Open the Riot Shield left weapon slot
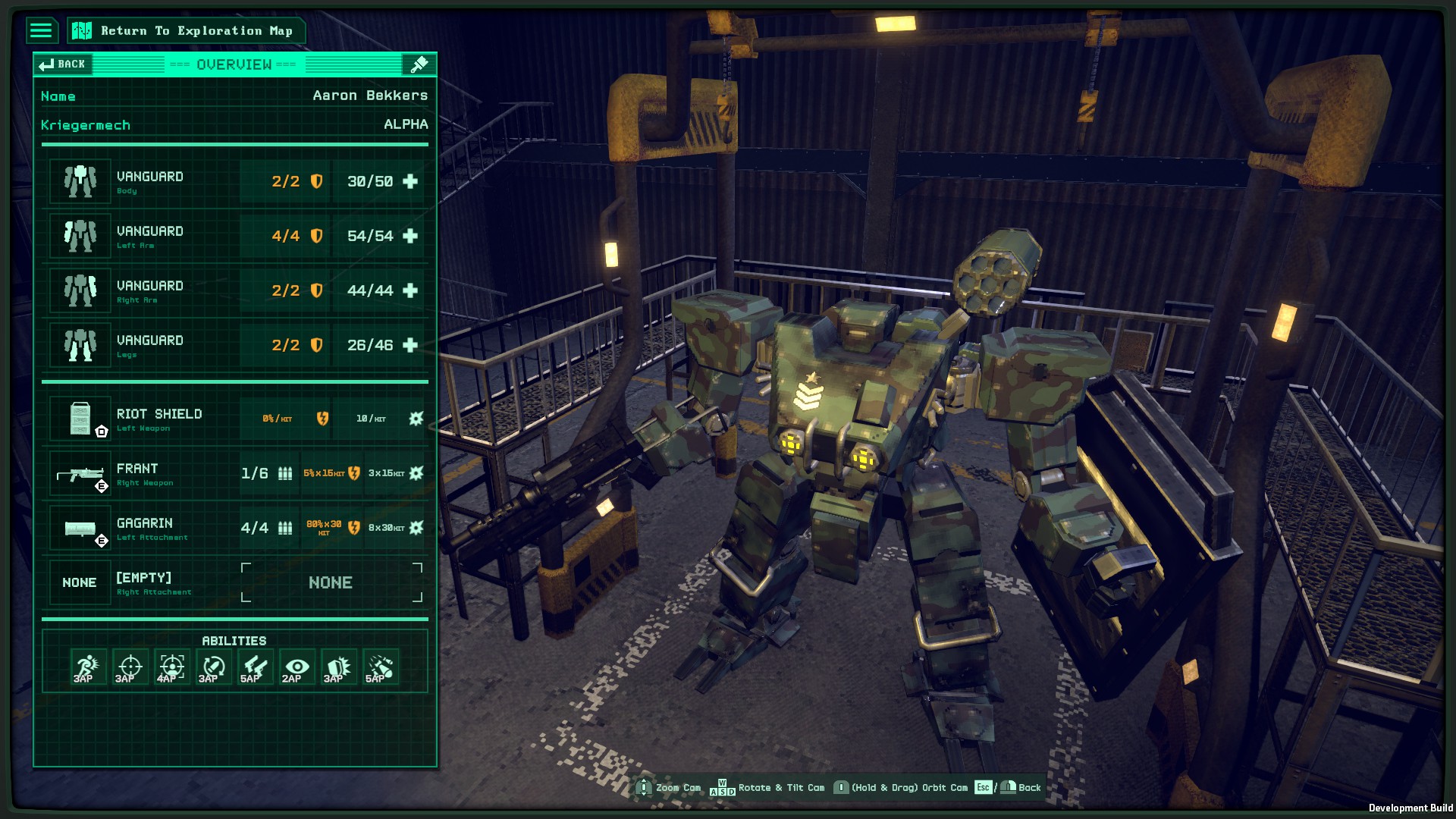The image size is (1456, 819). [235, 419]
